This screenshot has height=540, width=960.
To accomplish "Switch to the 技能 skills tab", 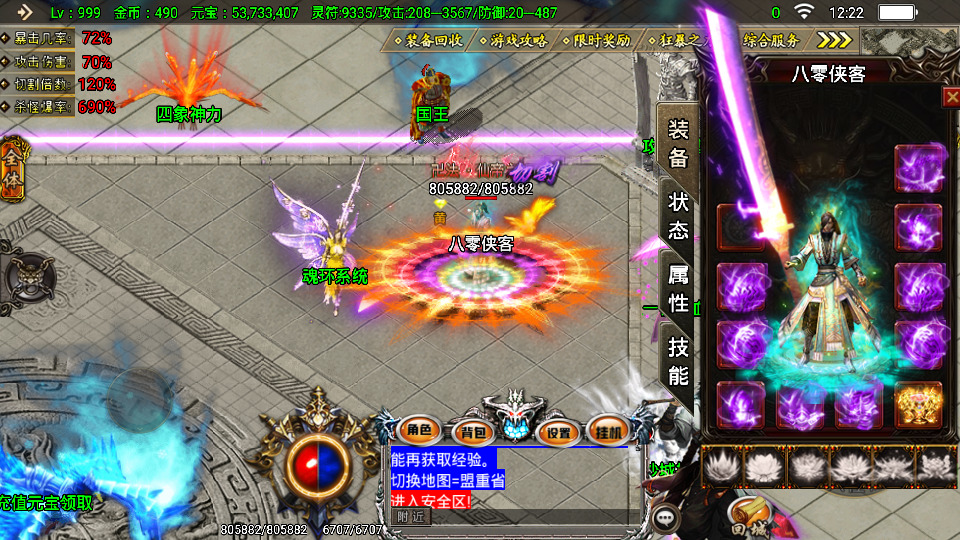I will pos(678,361).
